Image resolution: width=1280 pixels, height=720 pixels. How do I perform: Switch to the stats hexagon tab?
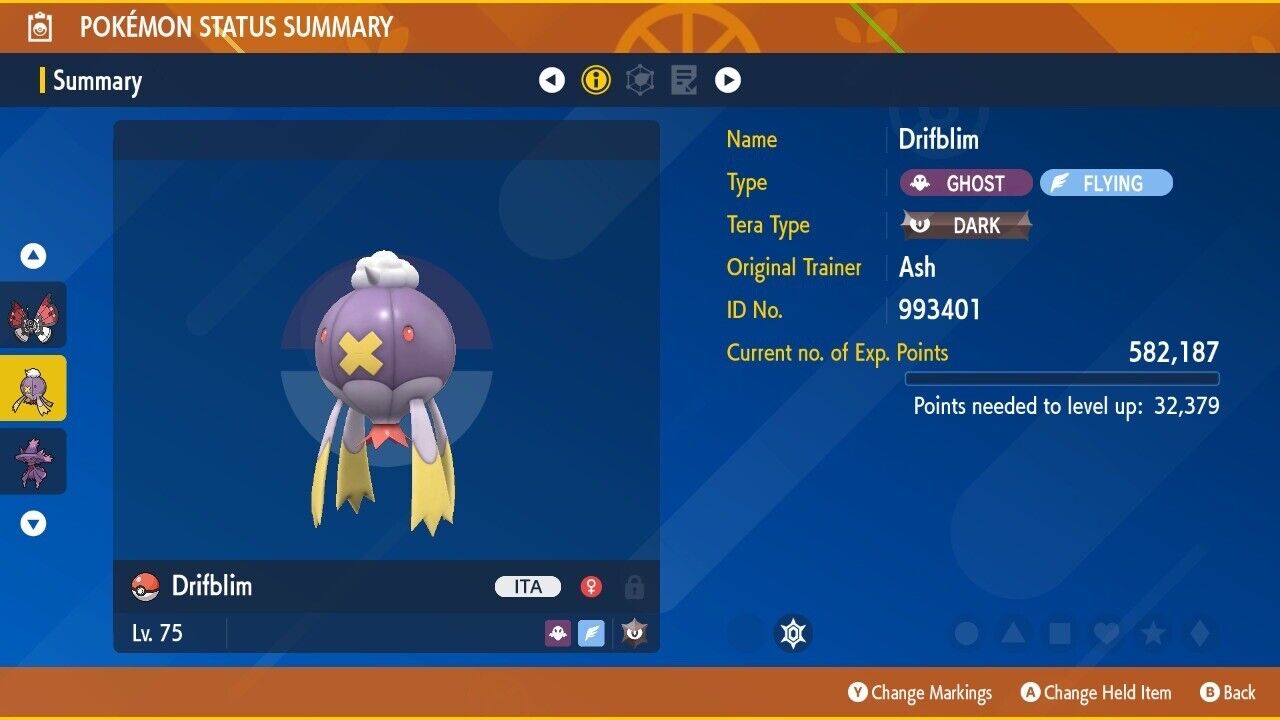(640, 80)
